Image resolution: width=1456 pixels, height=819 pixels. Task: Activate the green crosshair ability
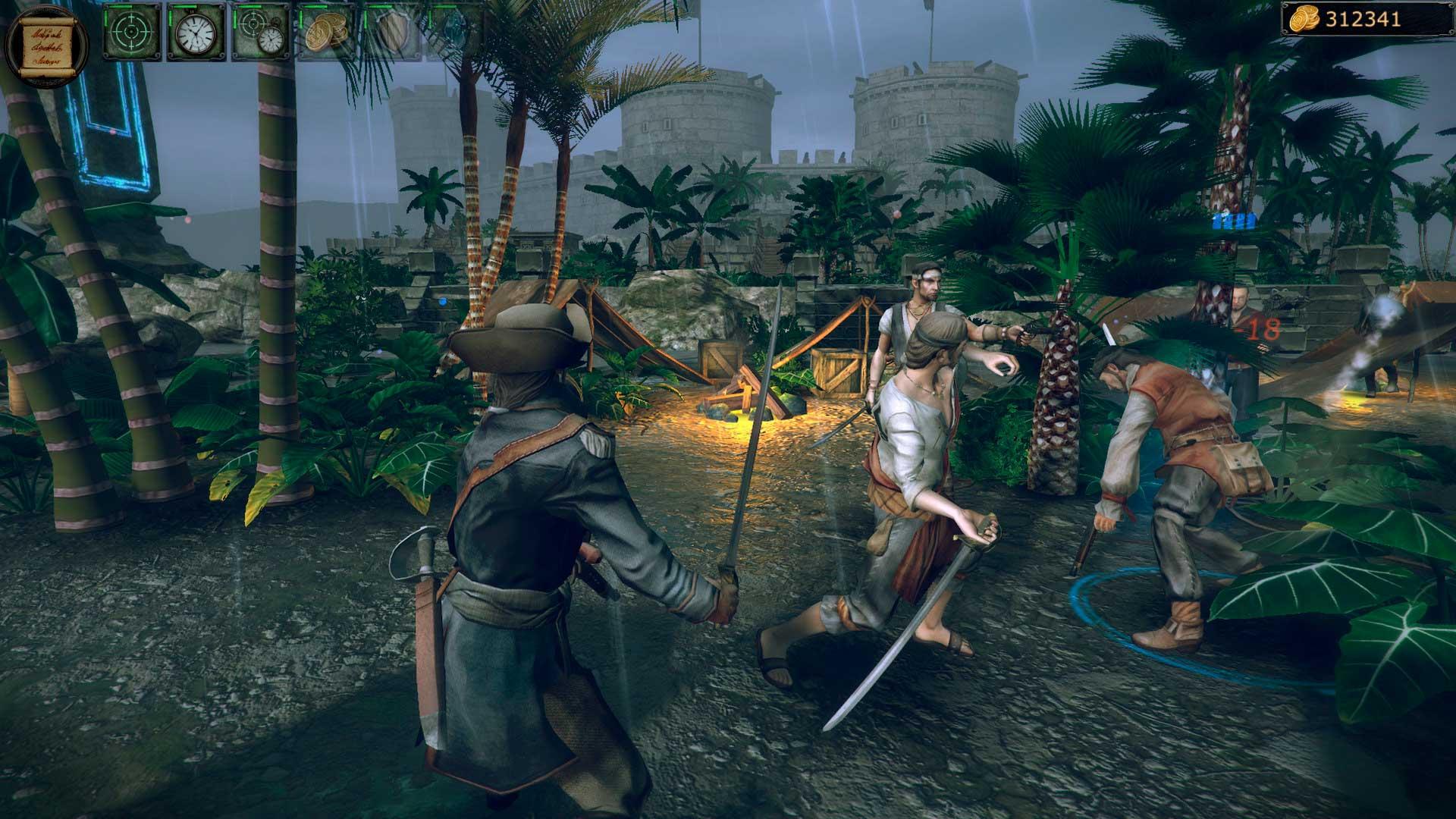coord(132,33)
